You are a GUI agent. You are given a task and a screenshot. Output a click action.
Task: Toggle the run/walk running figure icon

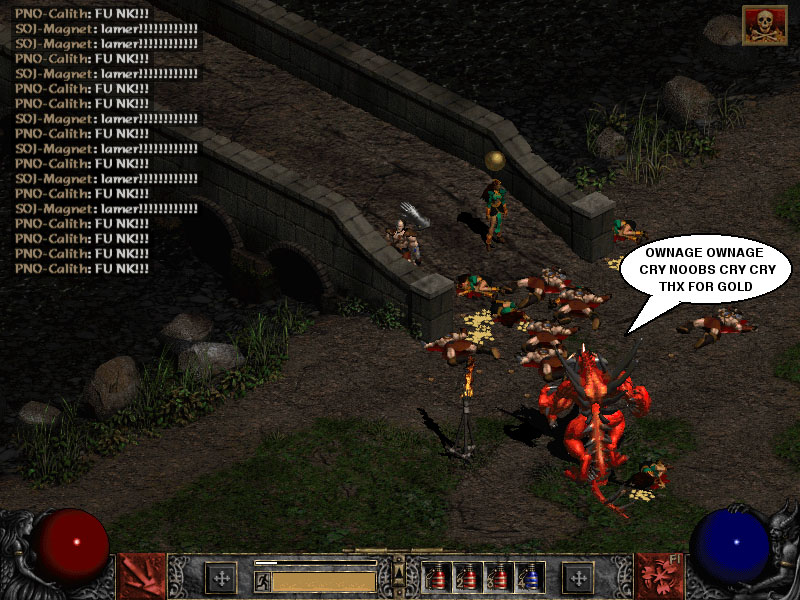tap(263, 580)
